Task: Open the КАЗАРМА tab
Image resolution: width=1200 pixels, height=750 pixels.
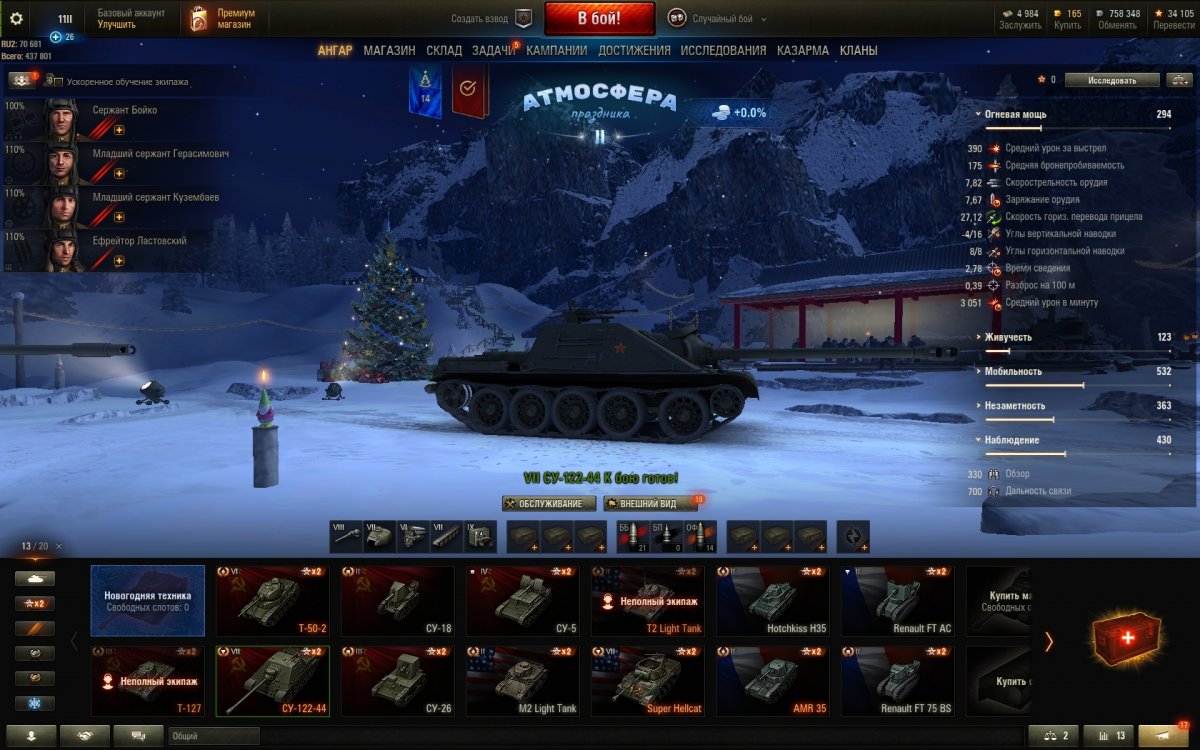Action: point(803,50)
